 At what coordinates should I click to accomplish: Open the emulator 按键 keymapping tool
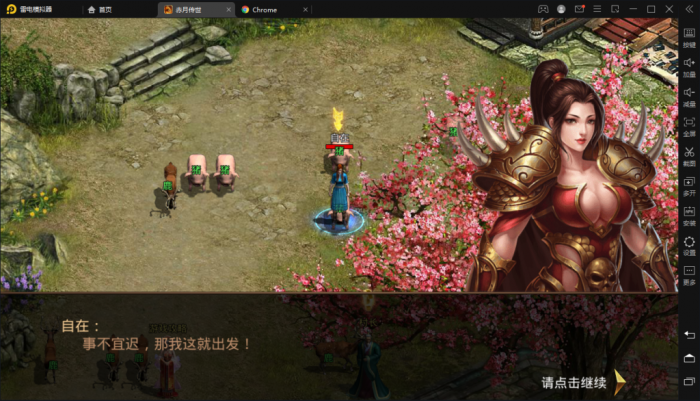point(689,36)
